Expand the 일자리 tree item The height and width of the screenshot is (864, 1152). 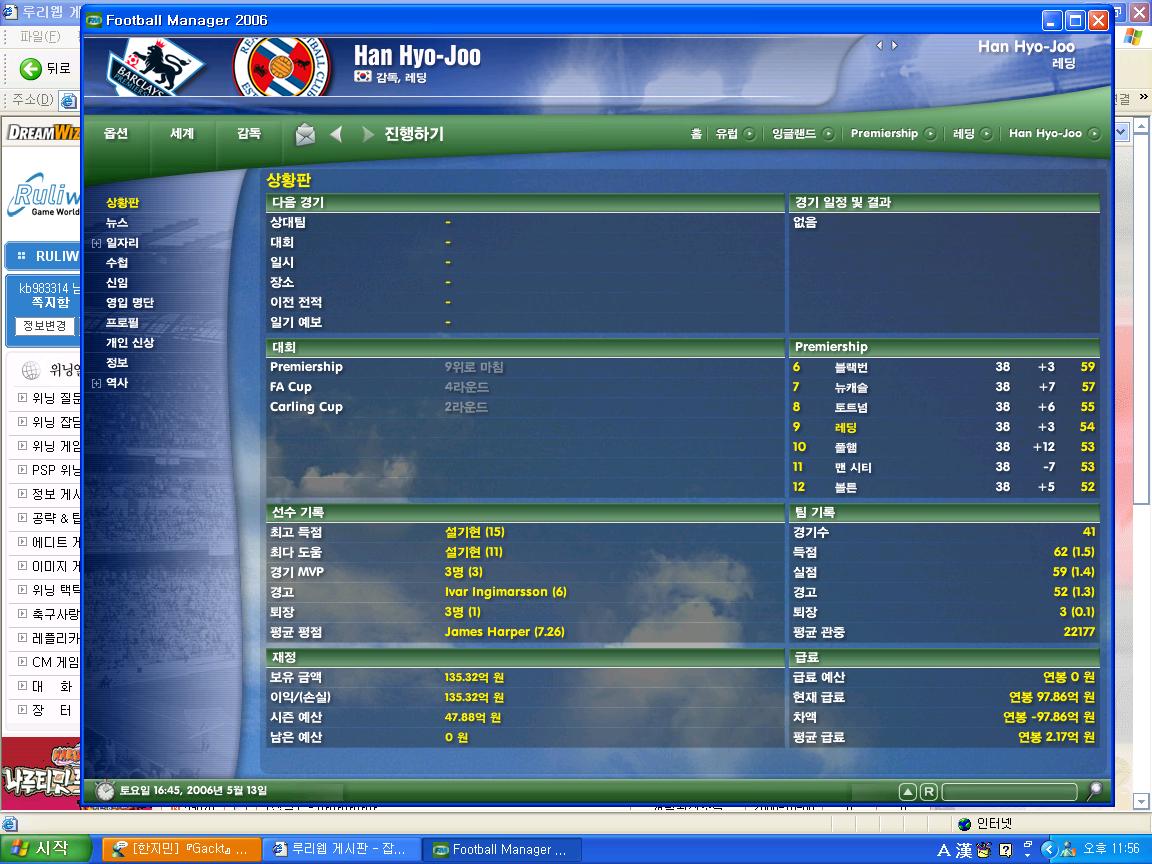pos(96,243)
